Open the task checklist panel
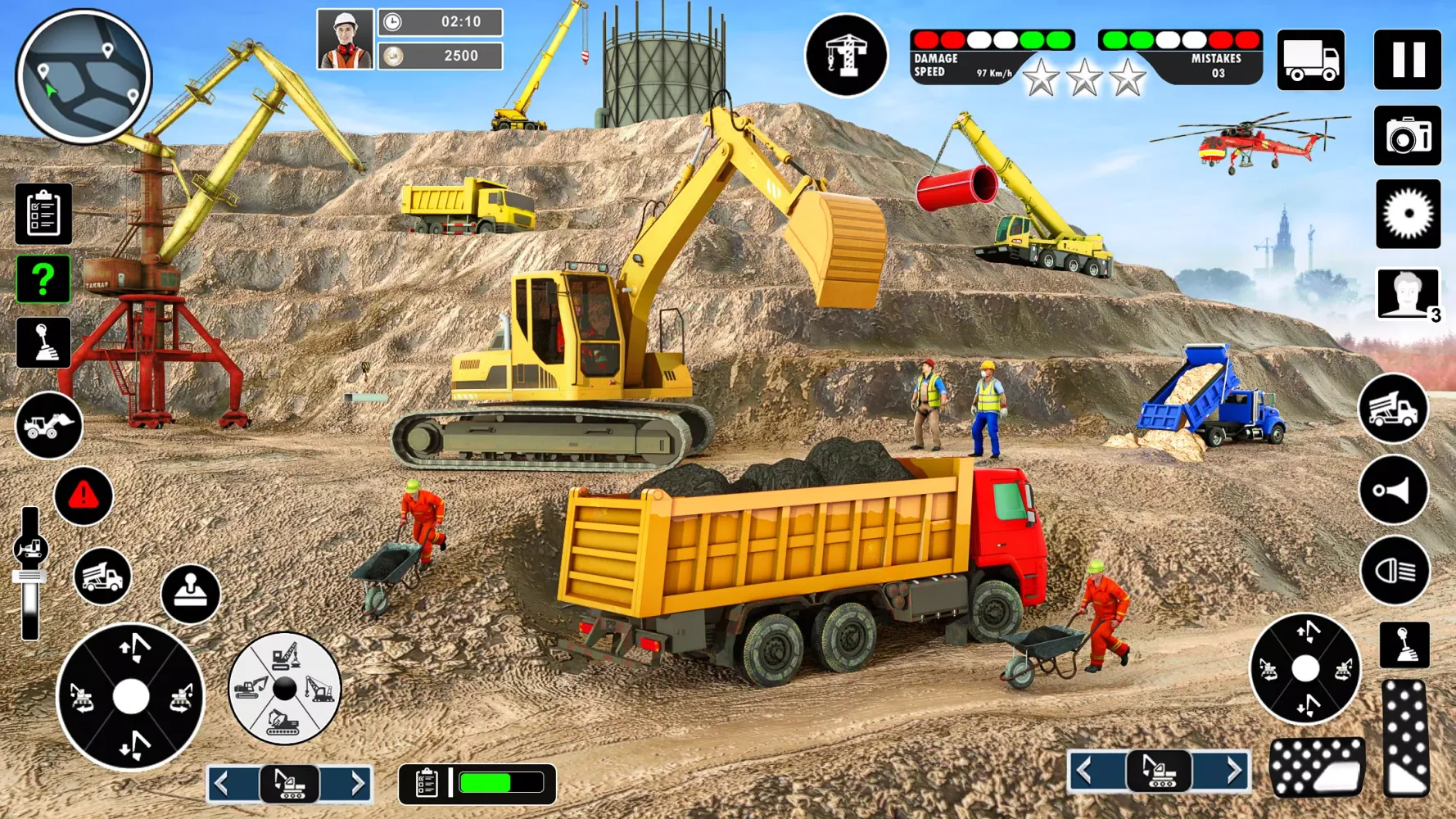Screen dimensions: 1456x819 coord(43,213)
